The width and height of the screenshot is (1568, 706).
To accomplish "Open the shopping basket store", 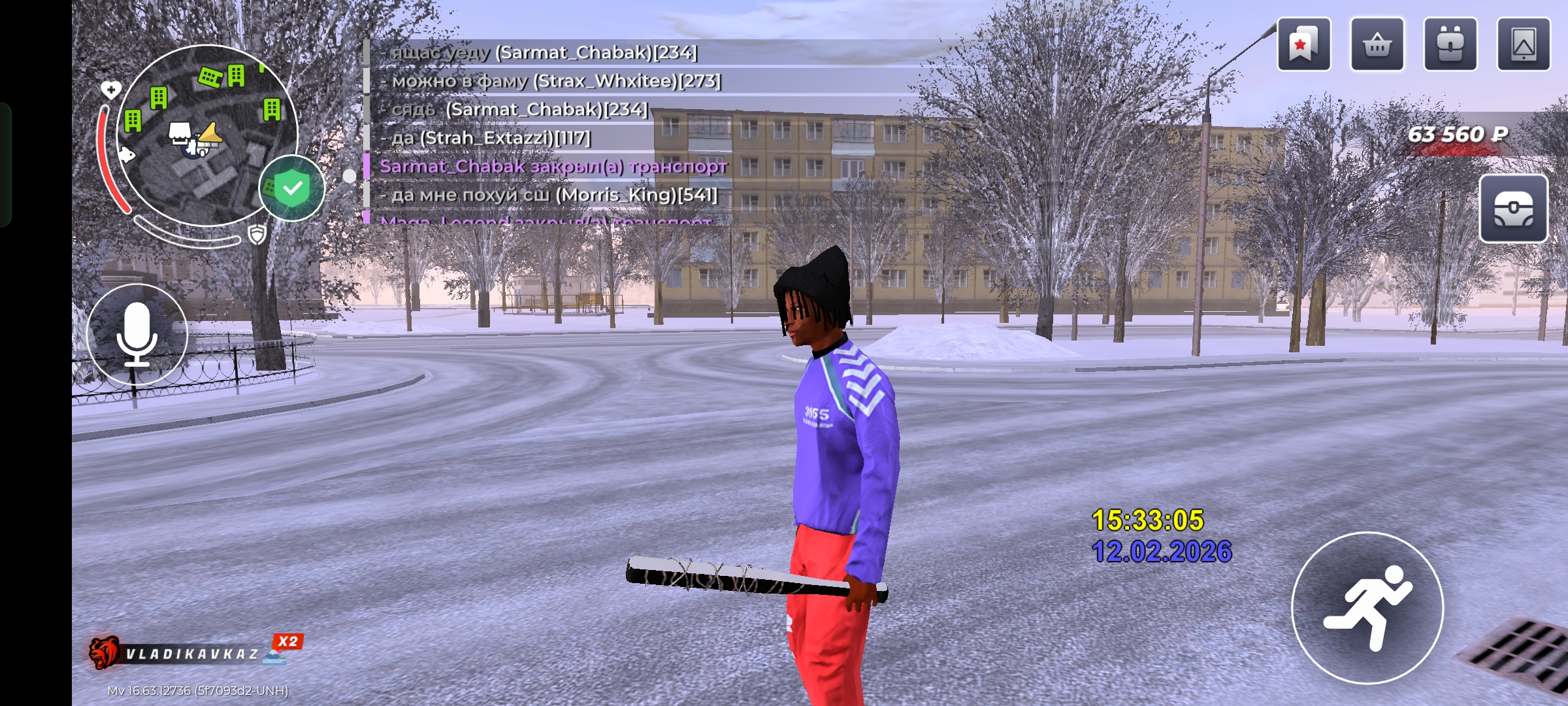I will click(x=1377, y=44).
